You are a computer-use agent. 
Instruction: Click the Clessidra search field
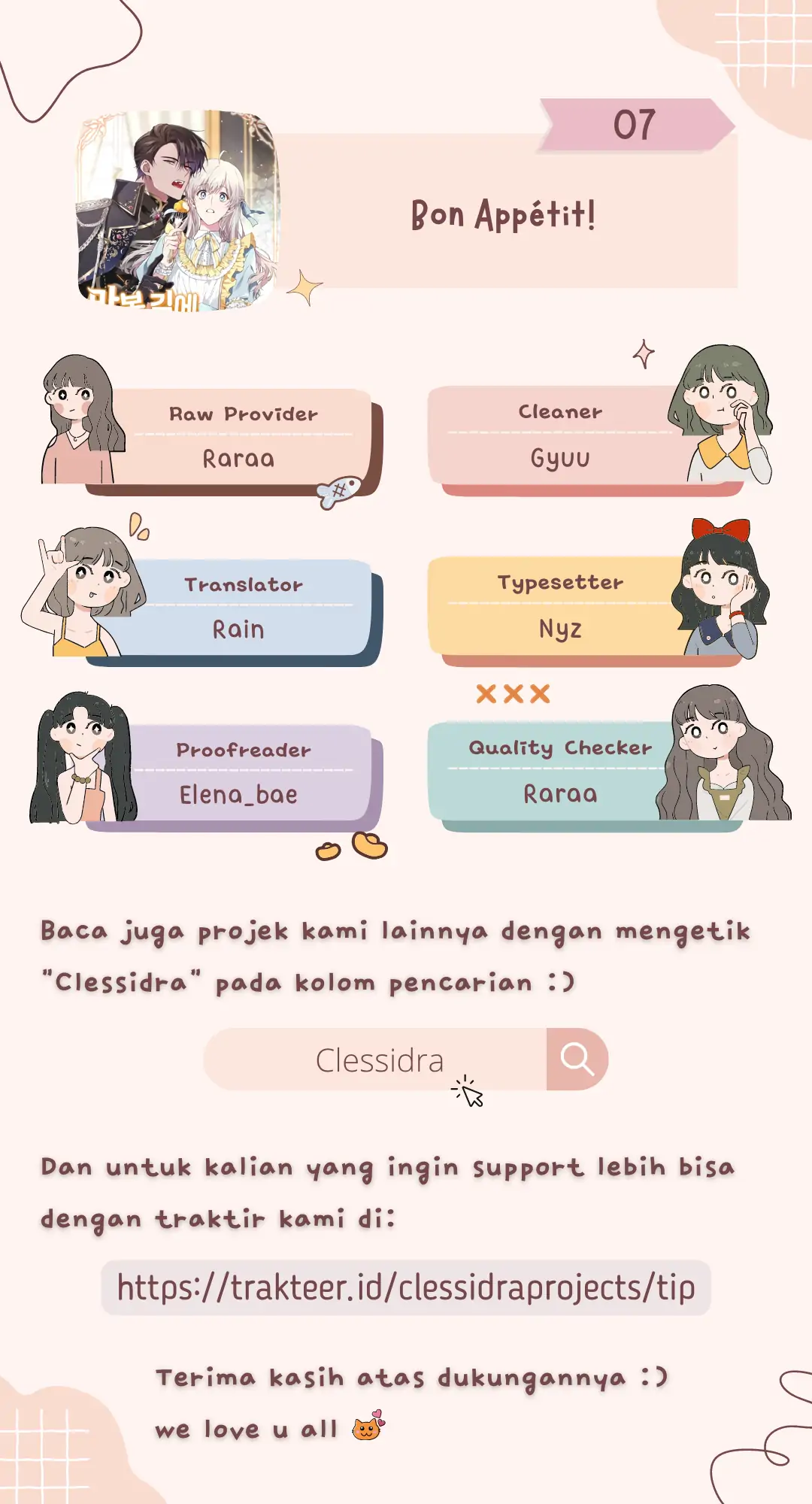[376, 1060]
